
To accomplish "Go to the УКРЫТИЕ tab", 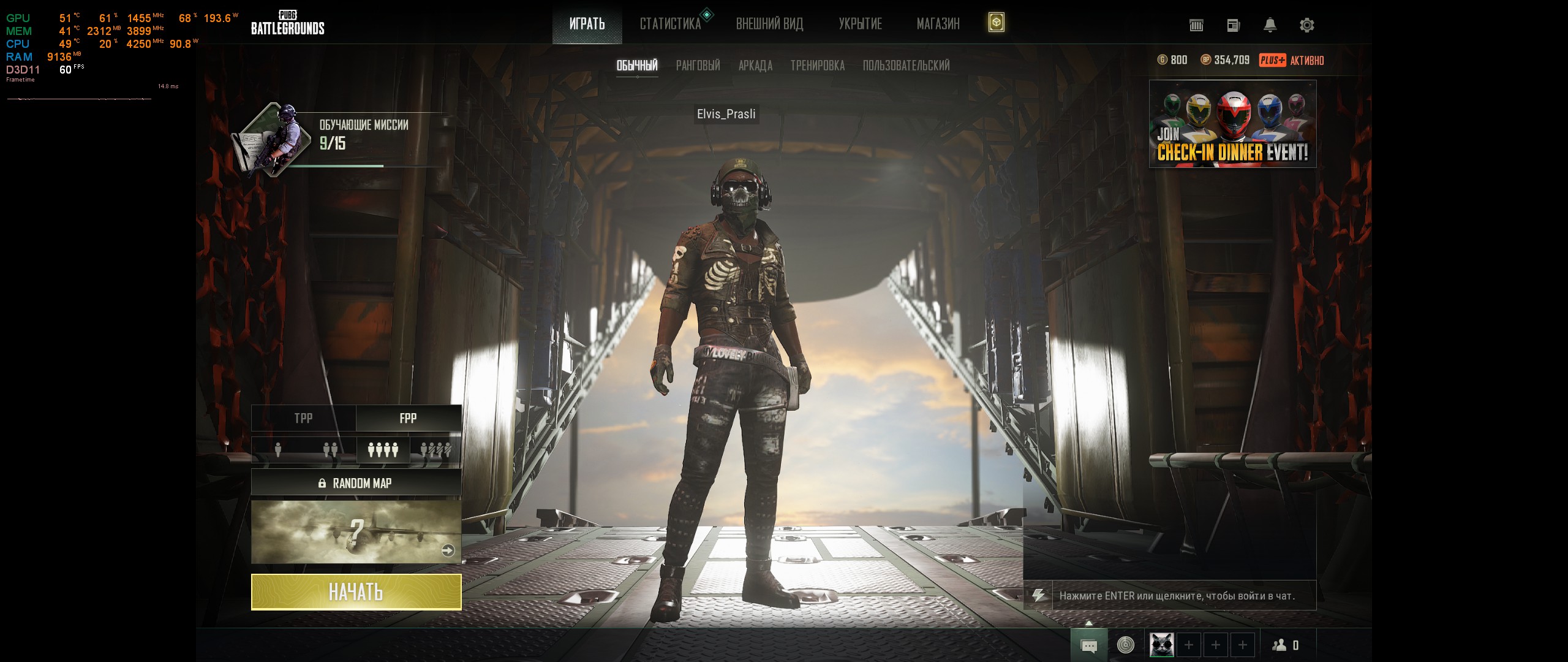I will point(860,24).
